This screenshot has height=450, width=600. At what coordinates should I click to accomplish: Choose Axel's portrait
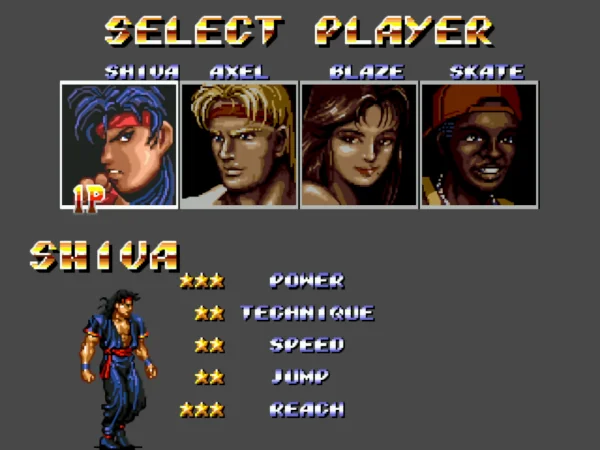[239, 145]
